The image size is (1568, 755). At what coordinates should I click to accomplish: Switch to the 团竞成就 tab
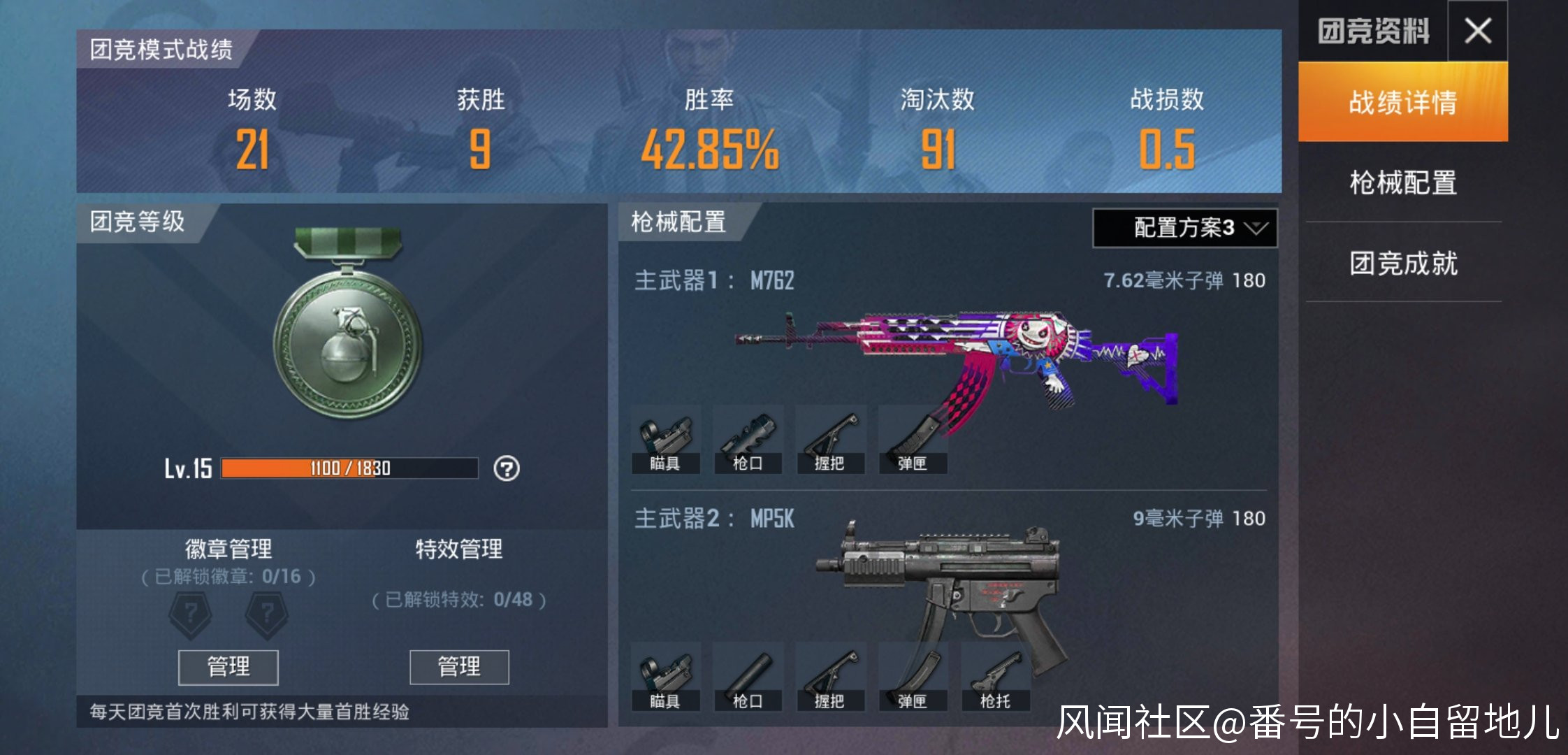1402,263
